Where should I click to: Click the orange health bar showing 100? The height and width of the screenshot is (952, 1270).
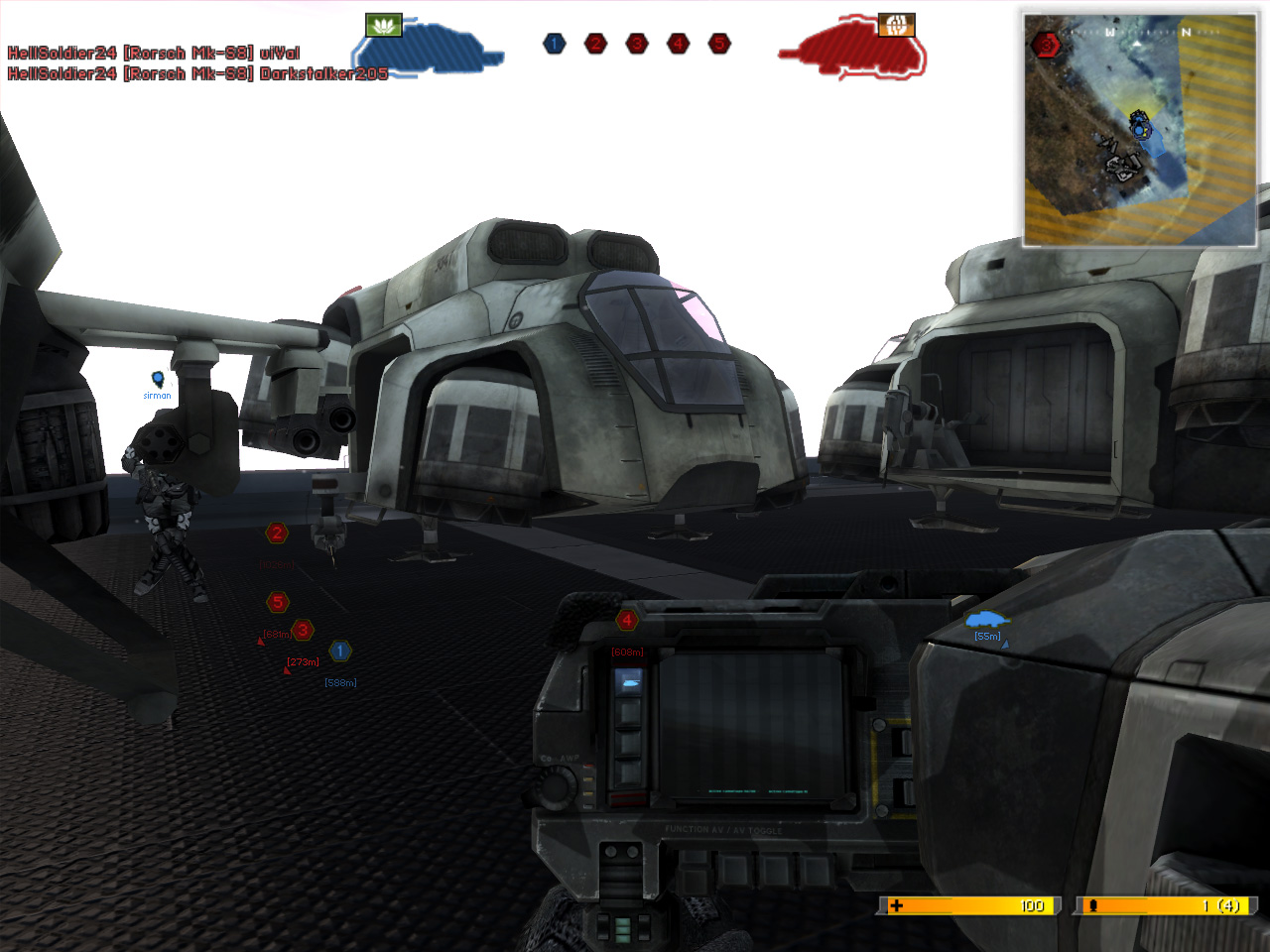(x=967, y=905)
